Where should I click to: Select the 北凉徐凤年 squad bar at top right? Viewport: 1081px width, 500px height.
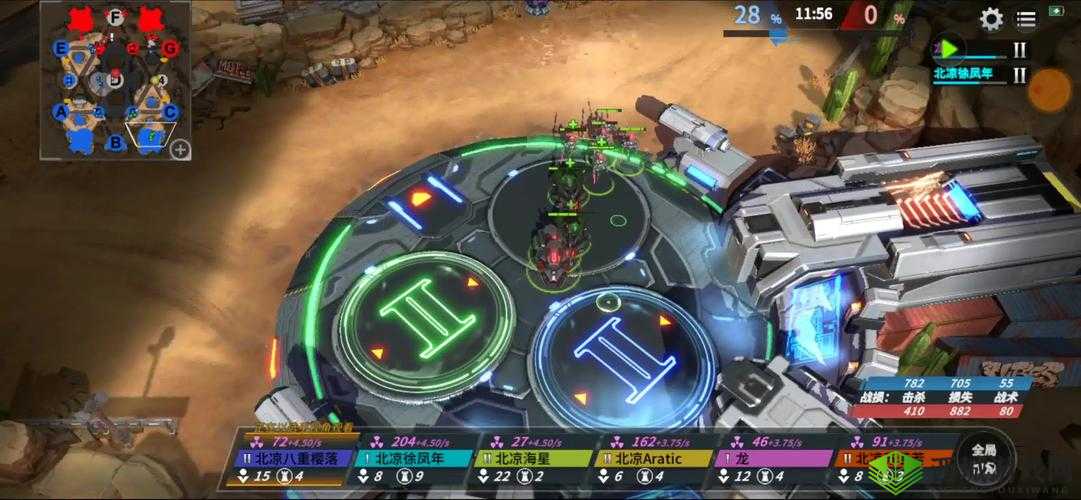coord(972,72)
